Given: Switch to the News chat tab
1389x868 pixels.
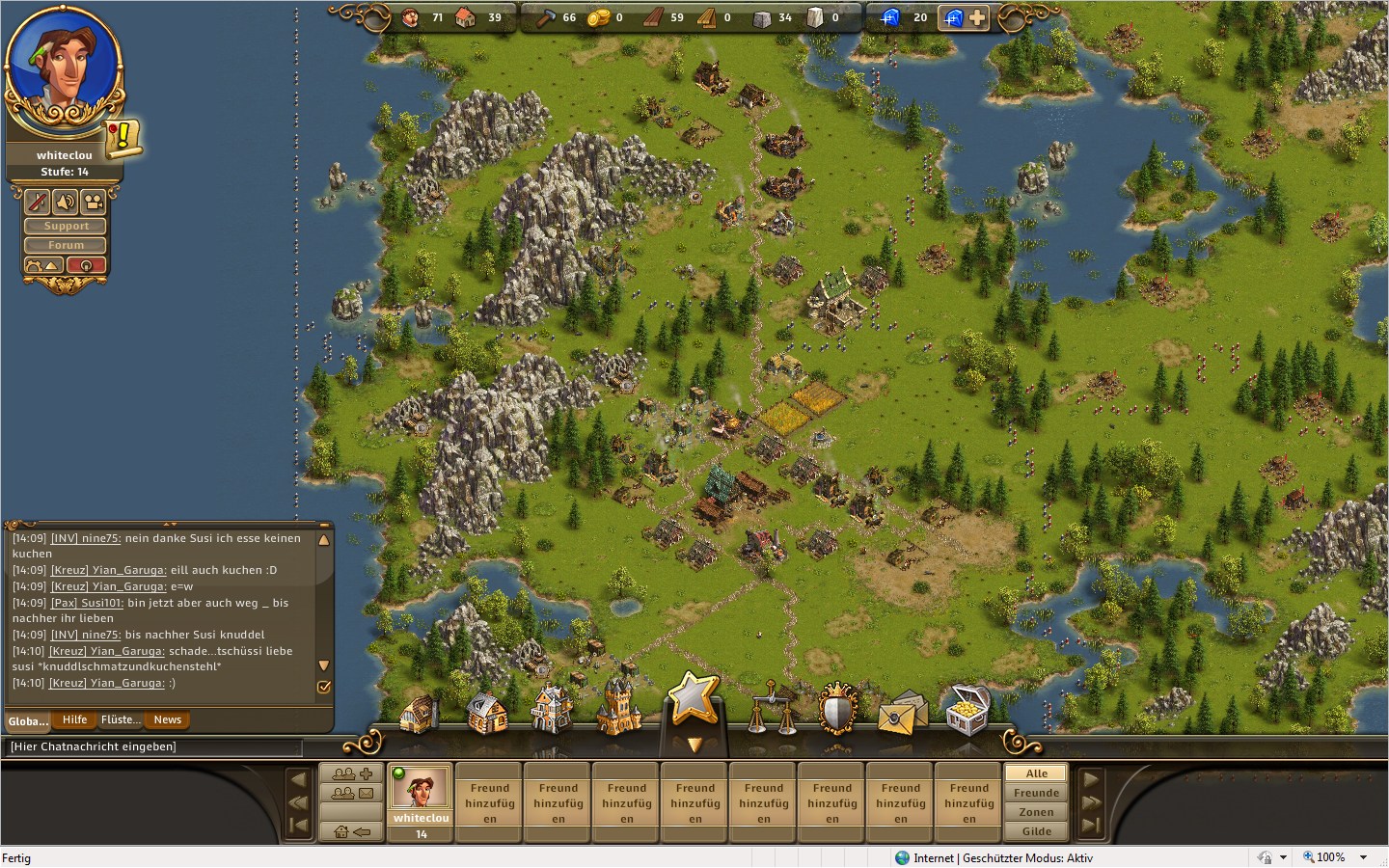Looking at the screenshot, I should click(x=167, y=719).
